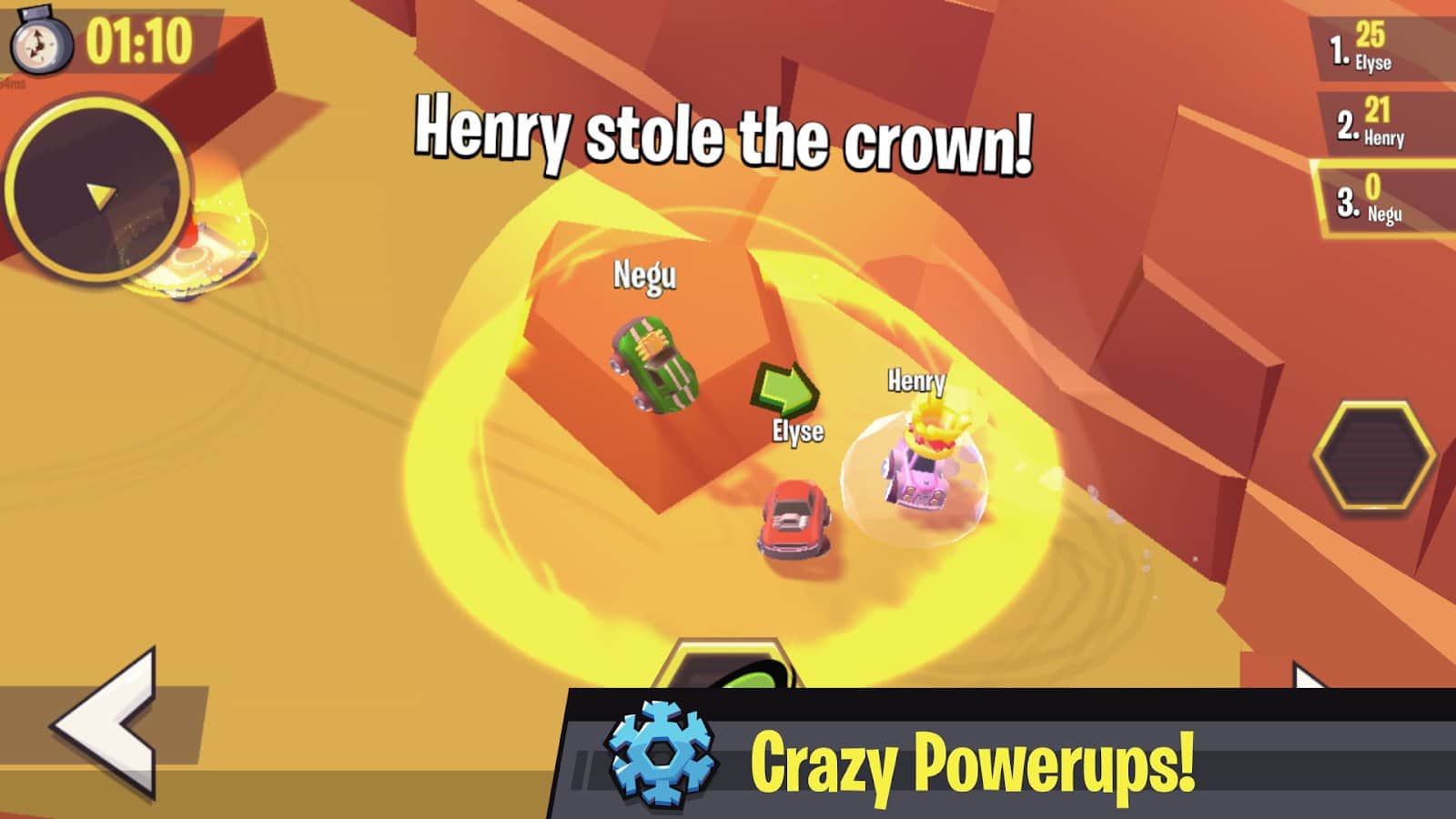Tap the left steering arrow
Viewport: 1456px width, 819px height.
tap(107, 723)
